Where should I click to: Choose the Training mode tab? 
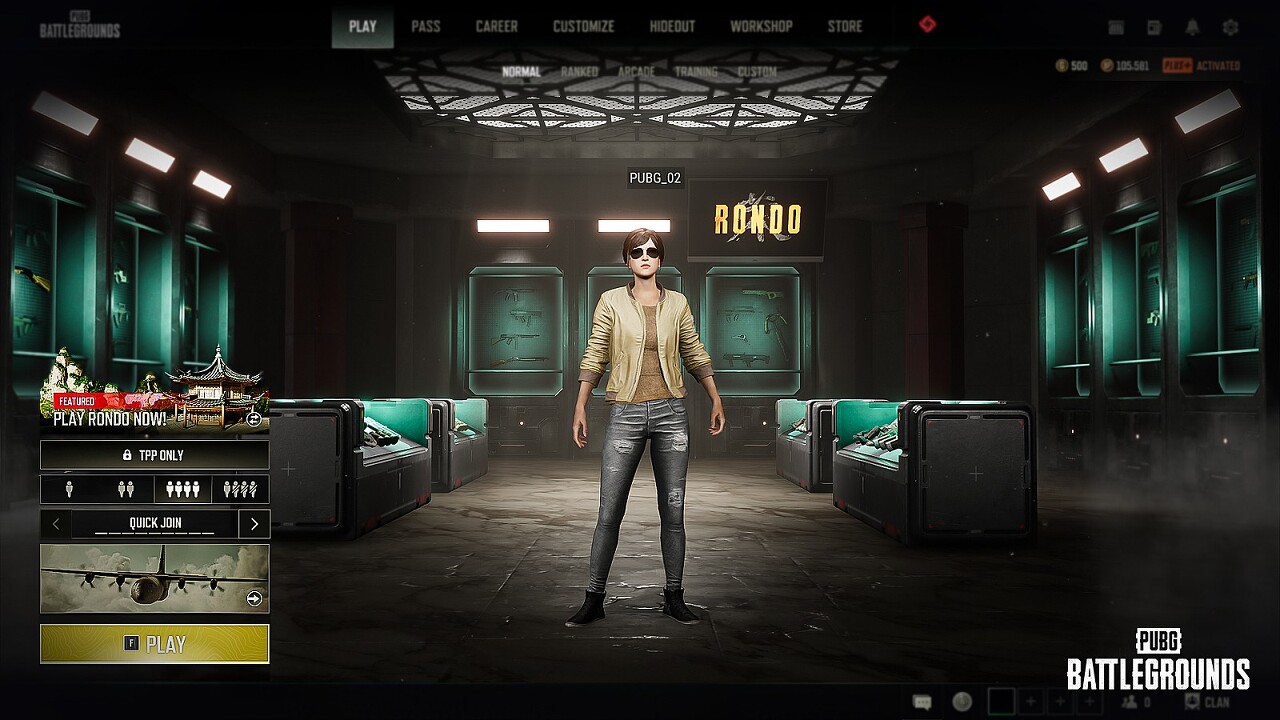pyautogui.click(x=696, y=72)
